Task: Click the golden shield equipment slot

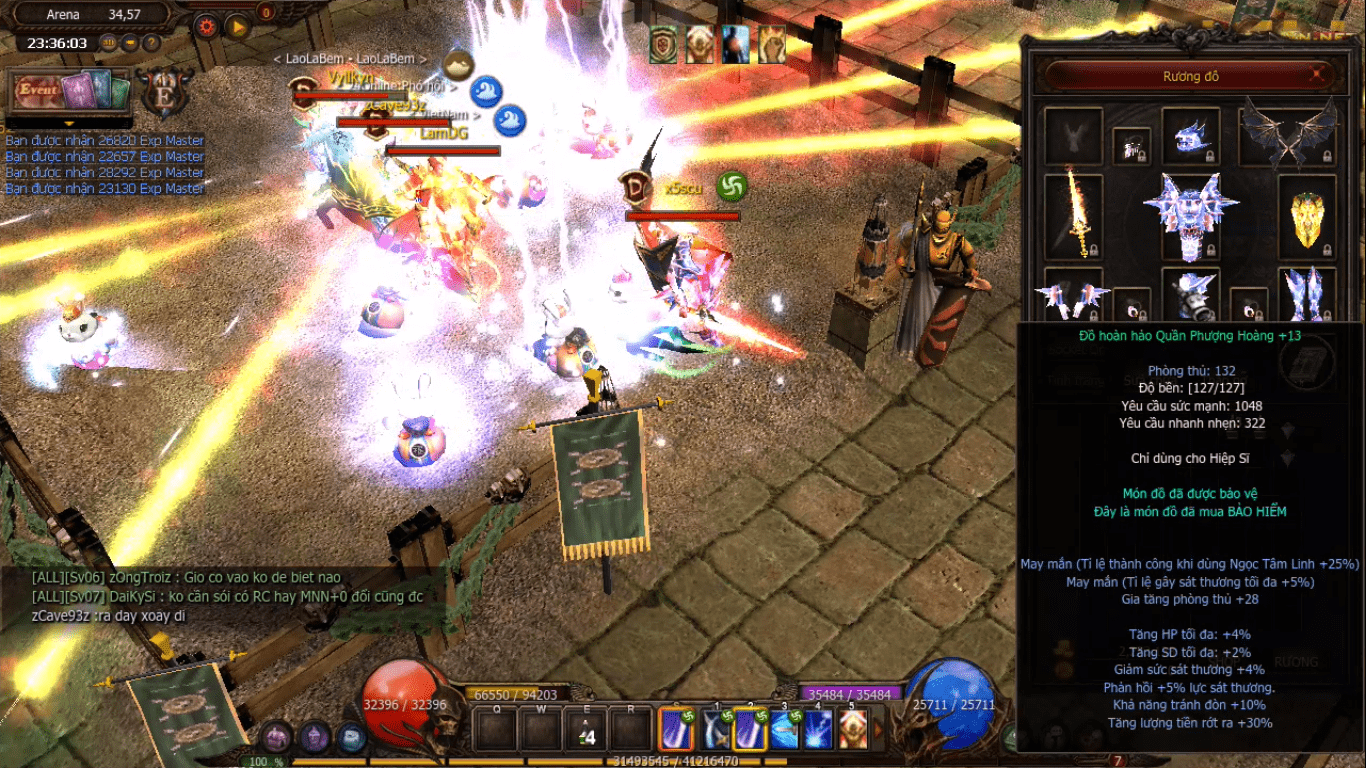Action: 1307,215
